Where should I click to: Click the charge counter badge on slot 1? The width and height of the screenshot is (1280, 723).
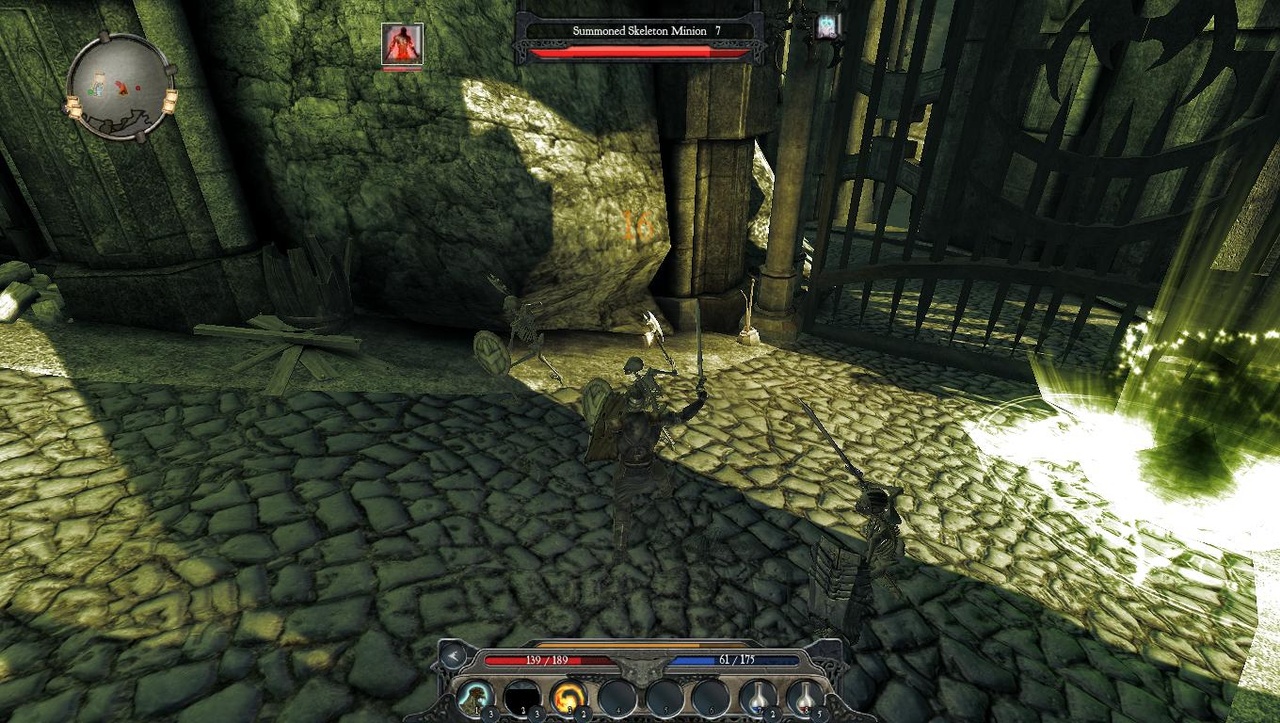pyautogui.click(x=490, y=714)
